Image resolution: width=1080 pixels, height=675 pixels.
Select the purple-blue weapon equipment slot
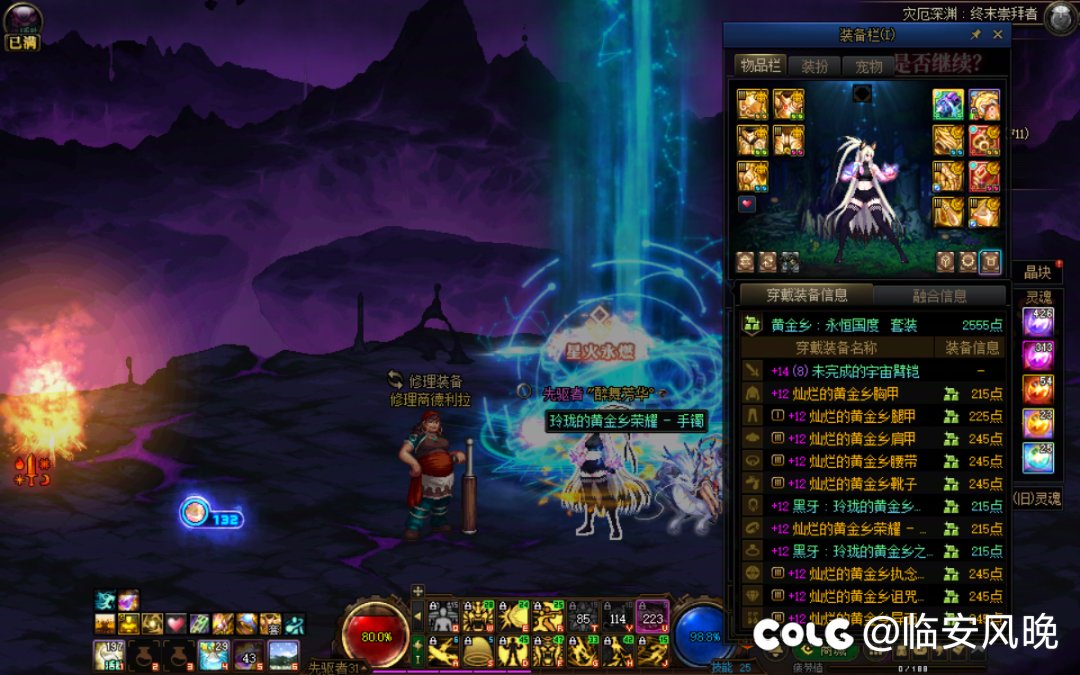(x=948, y=104)
